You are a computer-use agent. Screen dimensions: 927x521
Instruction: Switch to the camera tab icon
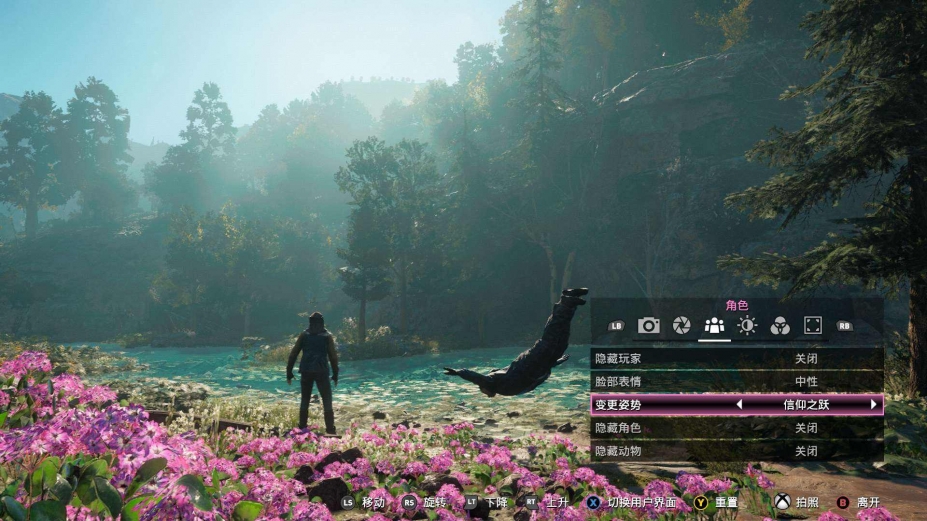(649, 325)
